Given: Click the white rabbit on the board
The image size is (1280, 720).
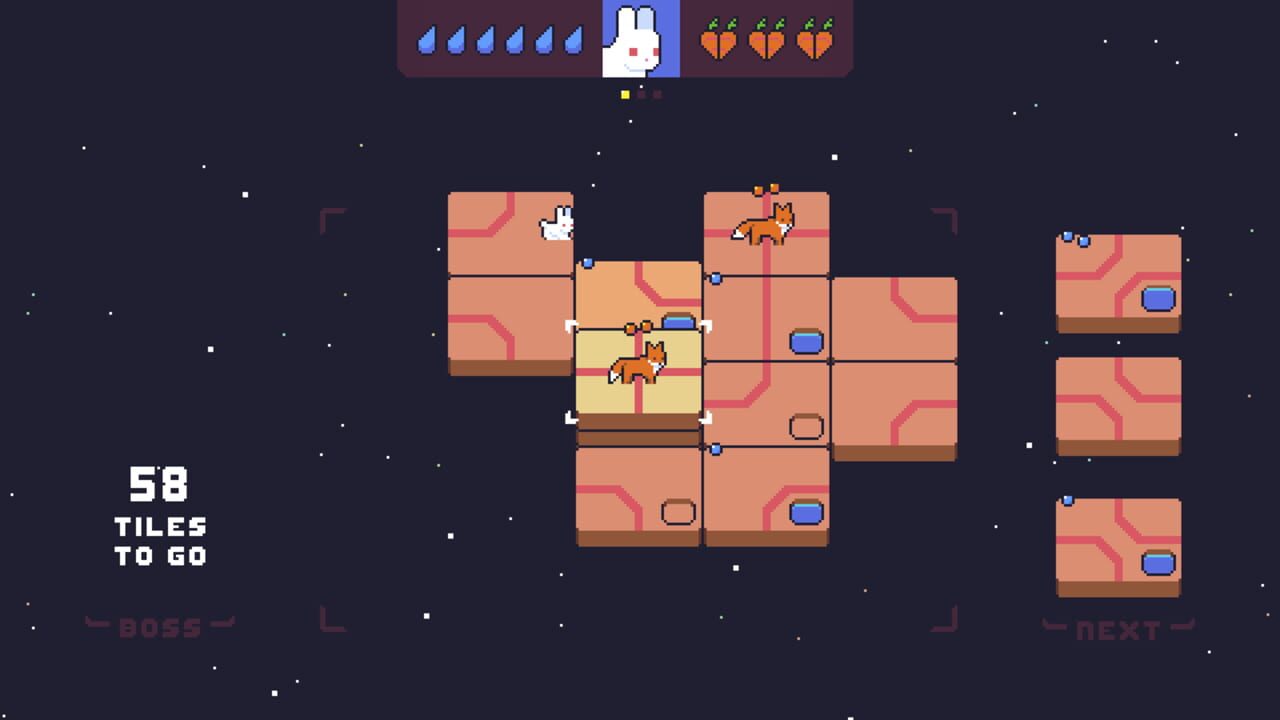Looking at the screenshot, I should (556, 224).
